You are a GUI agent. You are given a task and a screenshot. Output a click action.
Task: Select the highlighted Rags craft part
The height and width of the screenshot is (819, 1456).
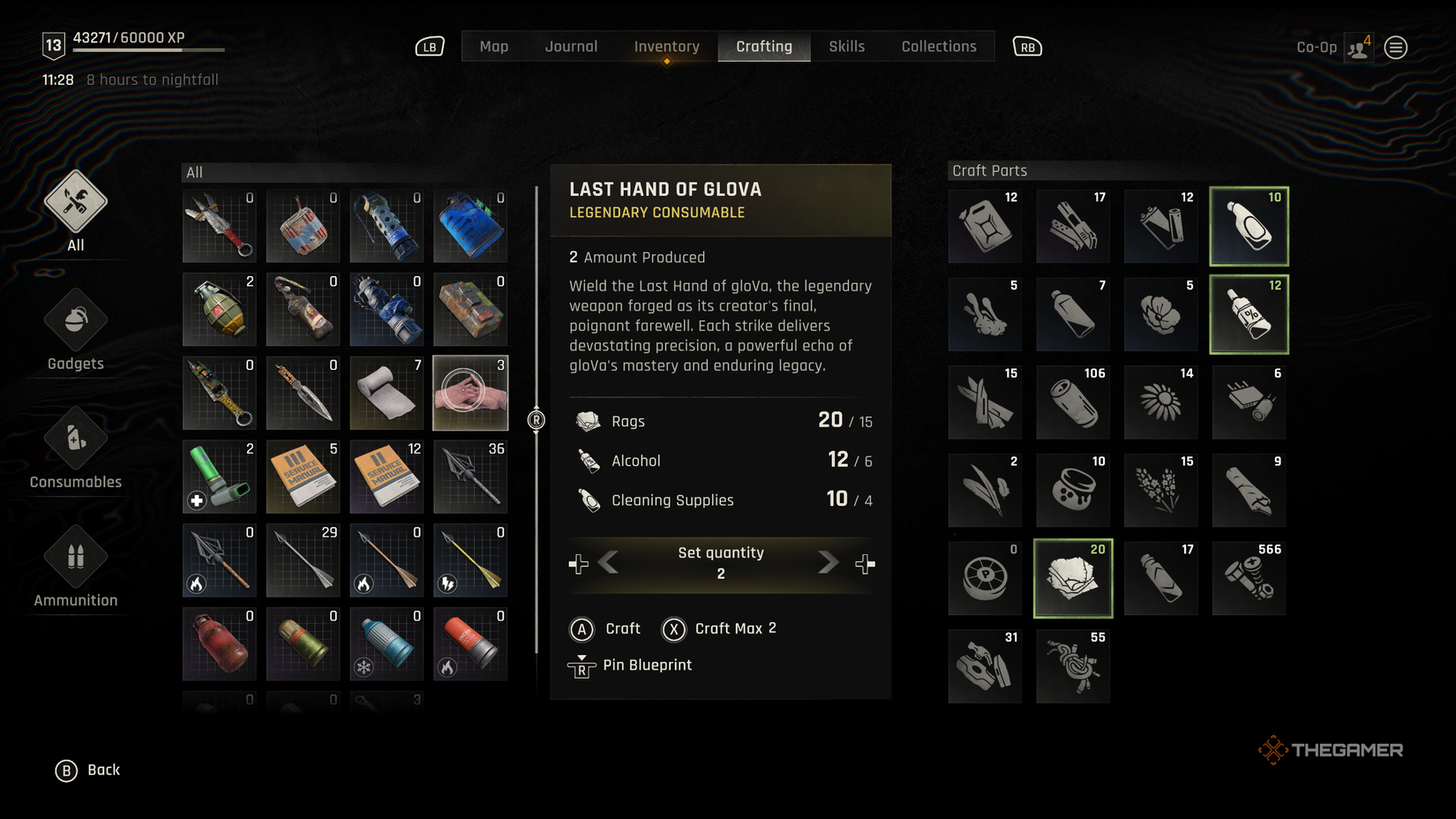point(1072,578)
